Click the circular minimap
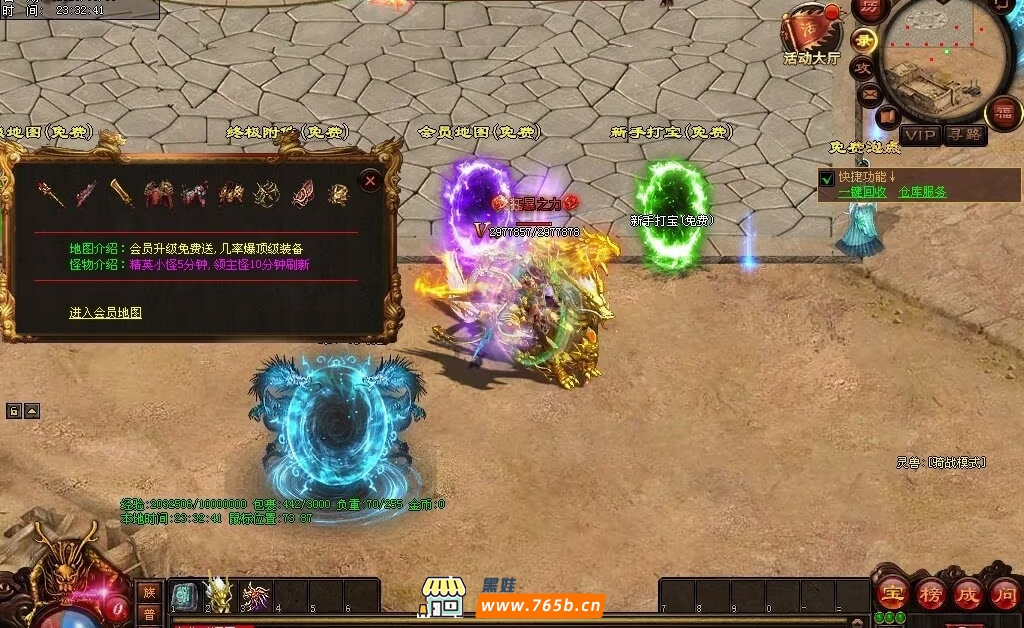This screenshot has width=1024, height=628. [945, 60]
